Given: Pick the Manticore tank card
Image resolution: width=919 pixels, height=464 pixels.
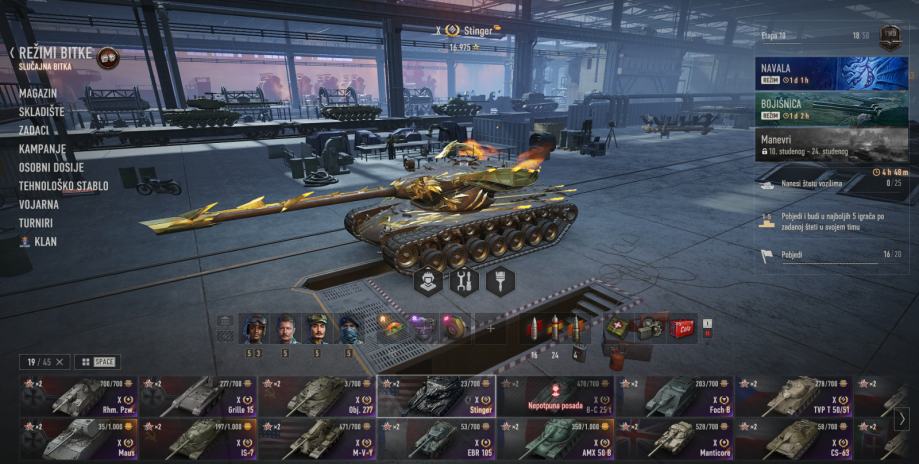Looking at the screenshot, I should pyautogui.click(x=676, y=438).
